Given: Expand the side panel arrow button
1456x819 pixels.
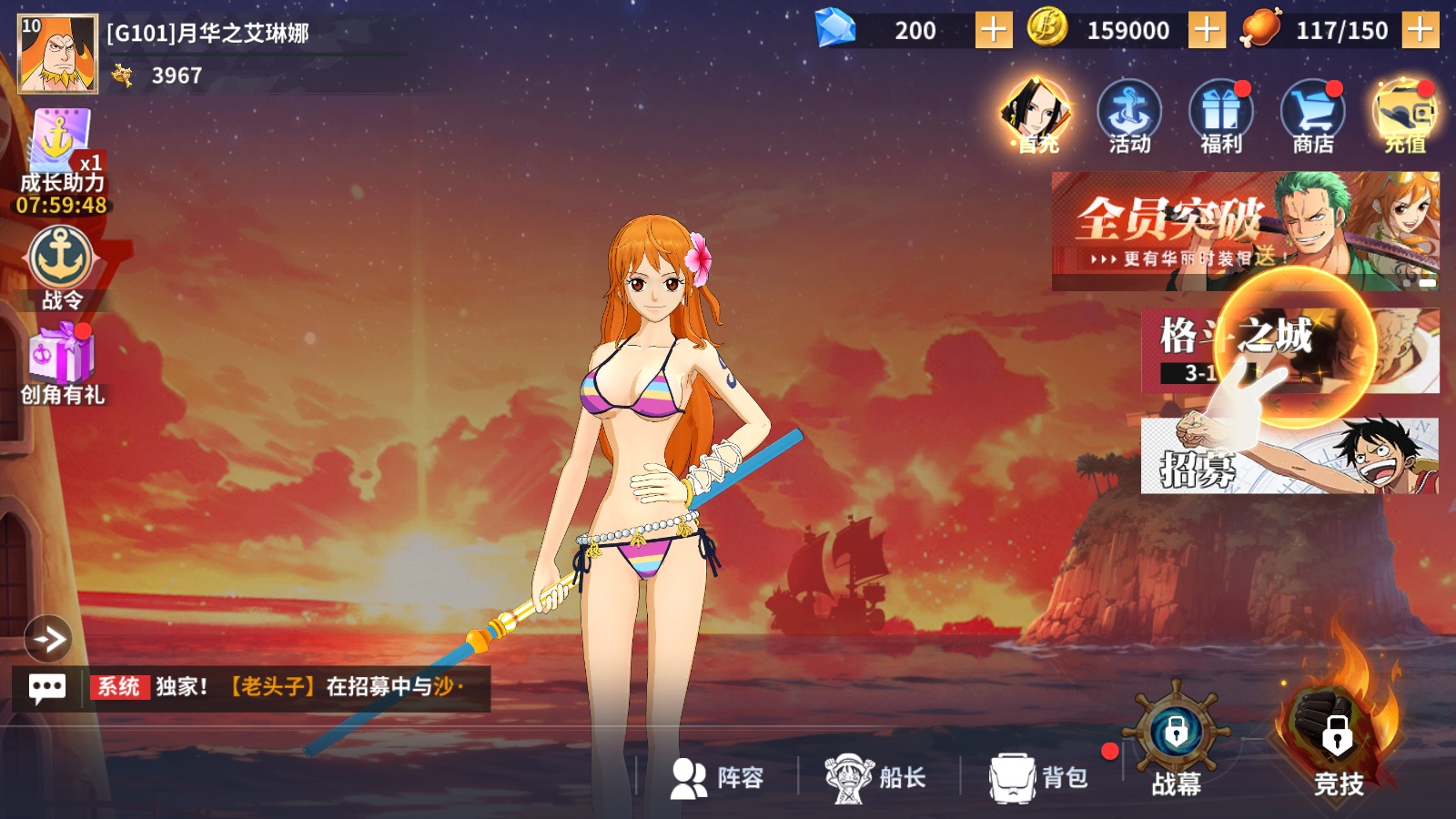Looking at the screenshot, I should point(48,639).
